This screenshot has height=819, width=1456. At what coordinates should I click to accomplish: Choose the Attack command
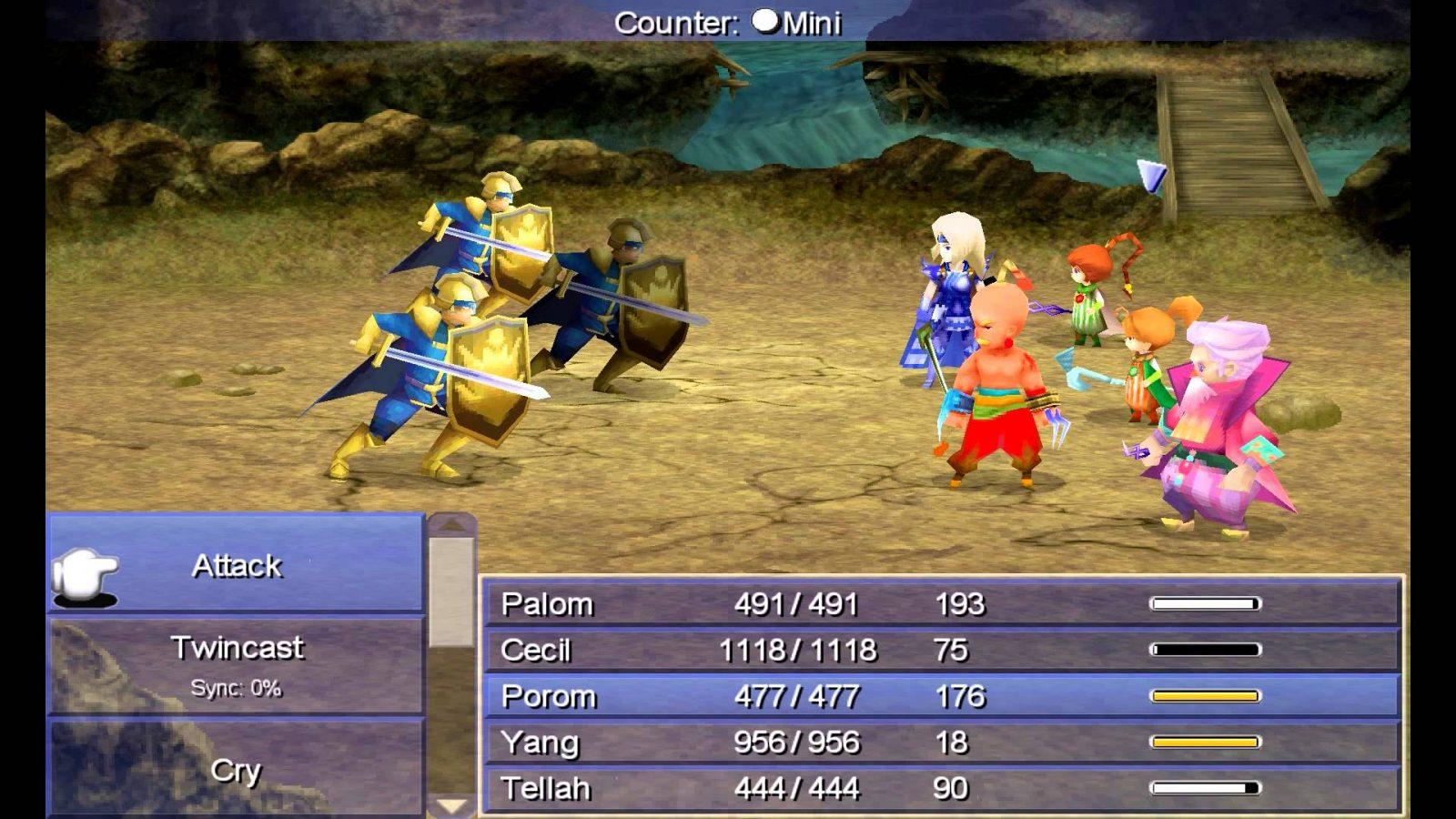[237, 566]
